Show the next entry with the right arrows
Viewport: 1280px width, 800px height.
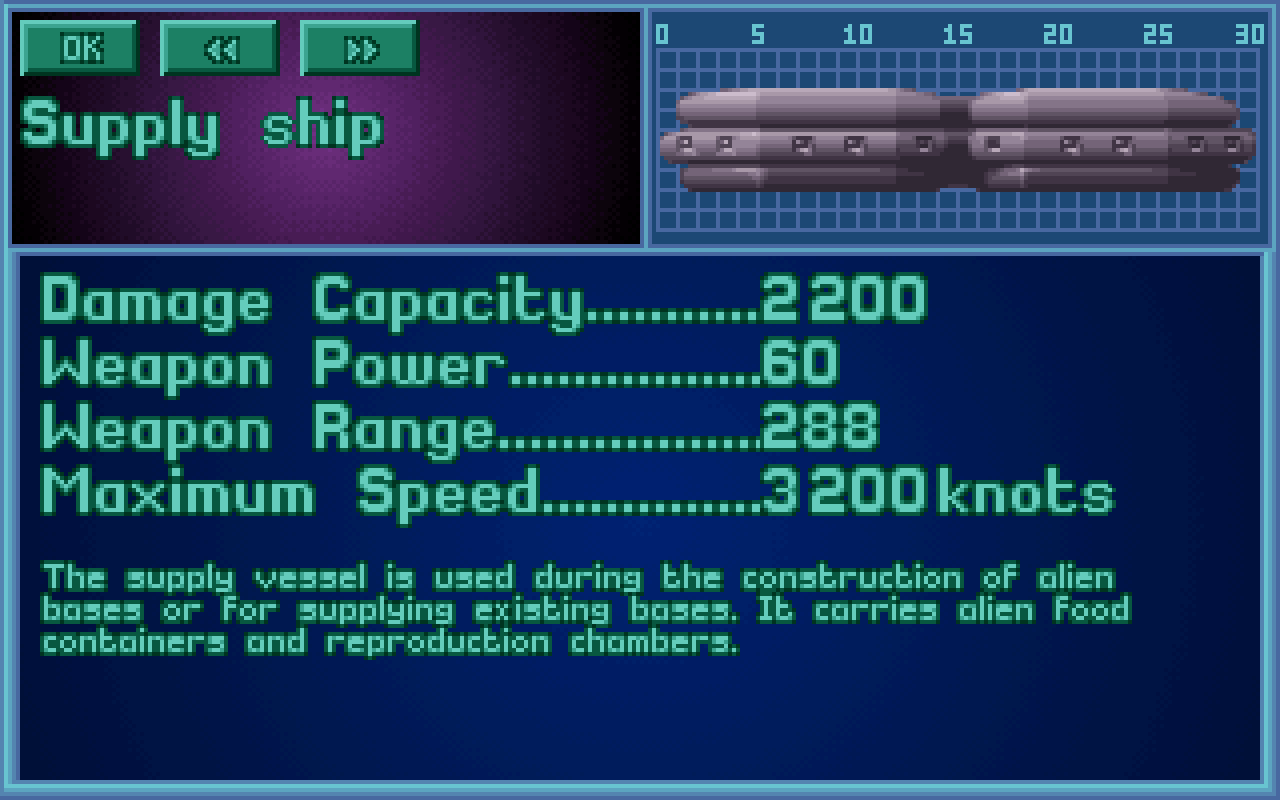pos(359,47)
